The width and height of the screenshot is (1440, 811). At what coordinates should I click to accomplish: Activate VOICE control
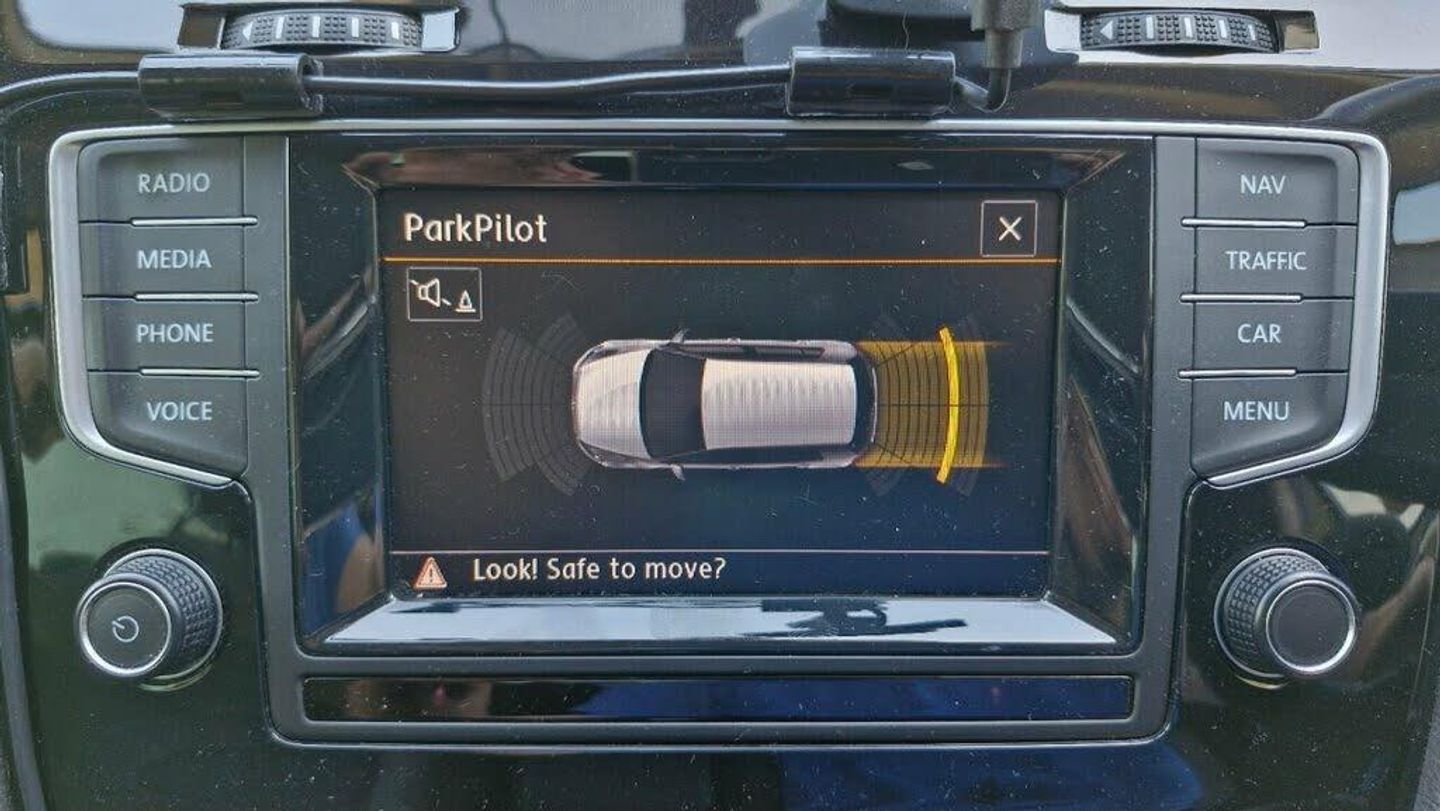coord(178,411)
